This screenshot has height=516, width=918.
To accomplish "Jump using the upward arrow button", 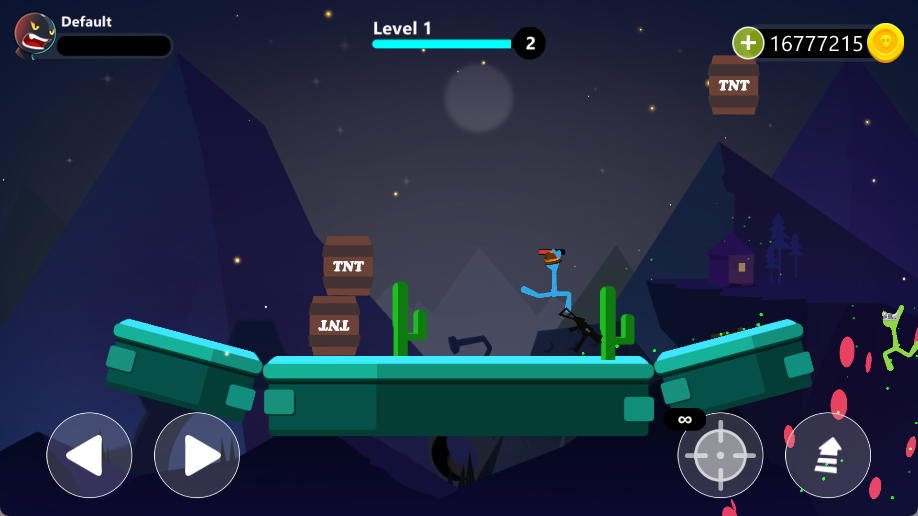I will [x=827, y=455].
